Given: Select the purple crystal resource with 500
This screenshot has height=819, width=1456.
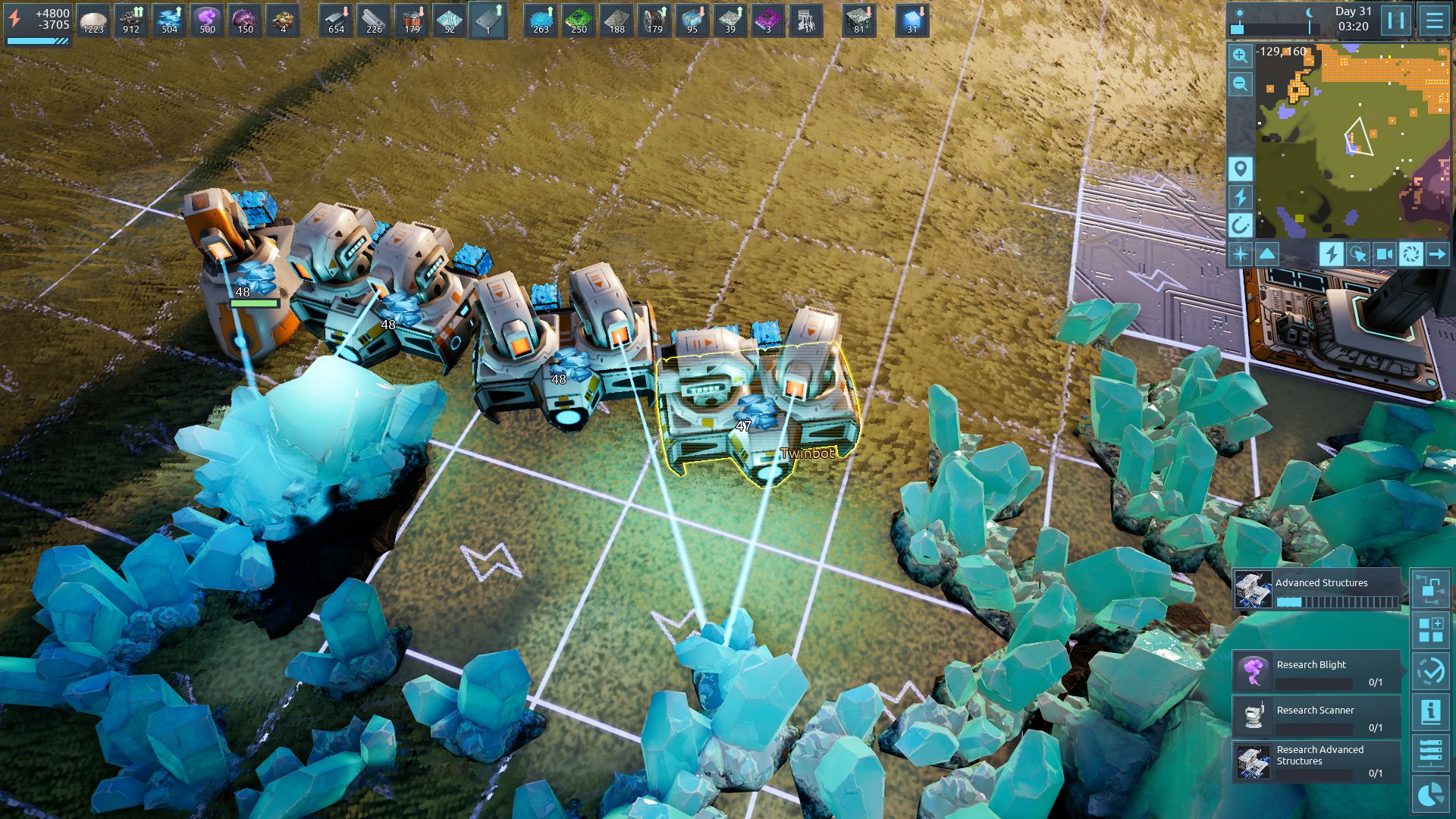Looking at the screenshot, I should tap(206, 20).
